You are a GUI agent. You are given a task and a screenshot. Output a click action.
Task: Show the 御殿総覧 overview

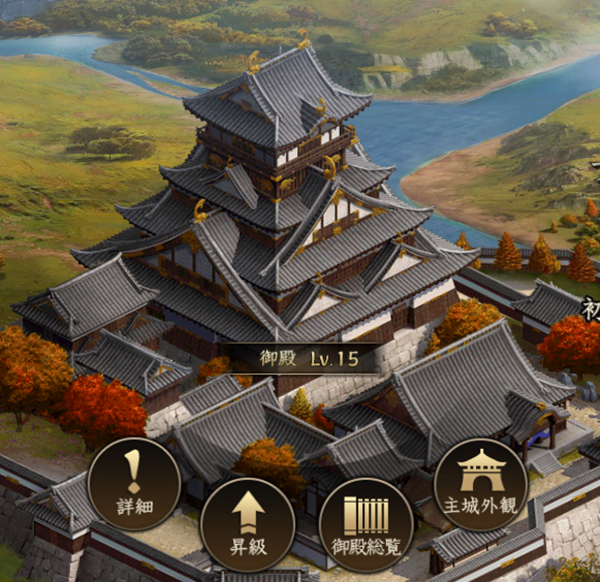click(366, 524)
